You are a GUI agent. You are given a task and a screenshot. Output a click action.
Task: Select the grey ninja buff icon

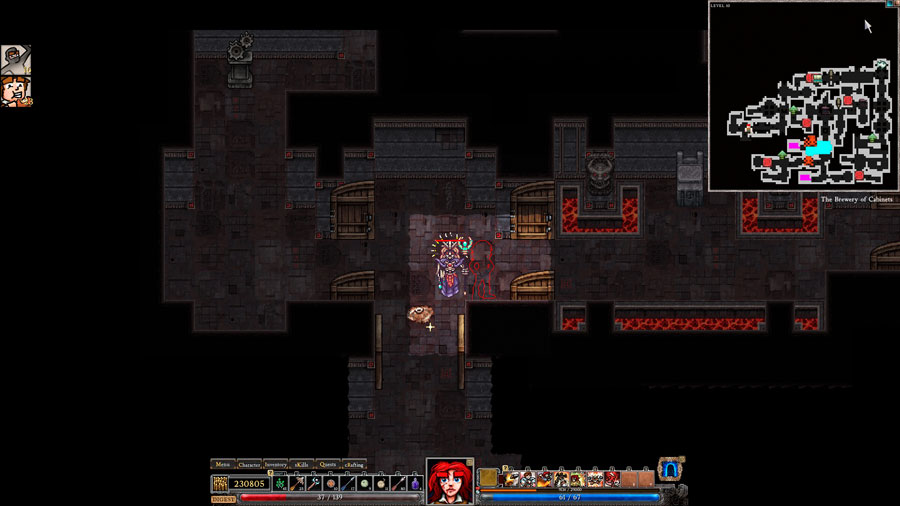coord(15,60)
